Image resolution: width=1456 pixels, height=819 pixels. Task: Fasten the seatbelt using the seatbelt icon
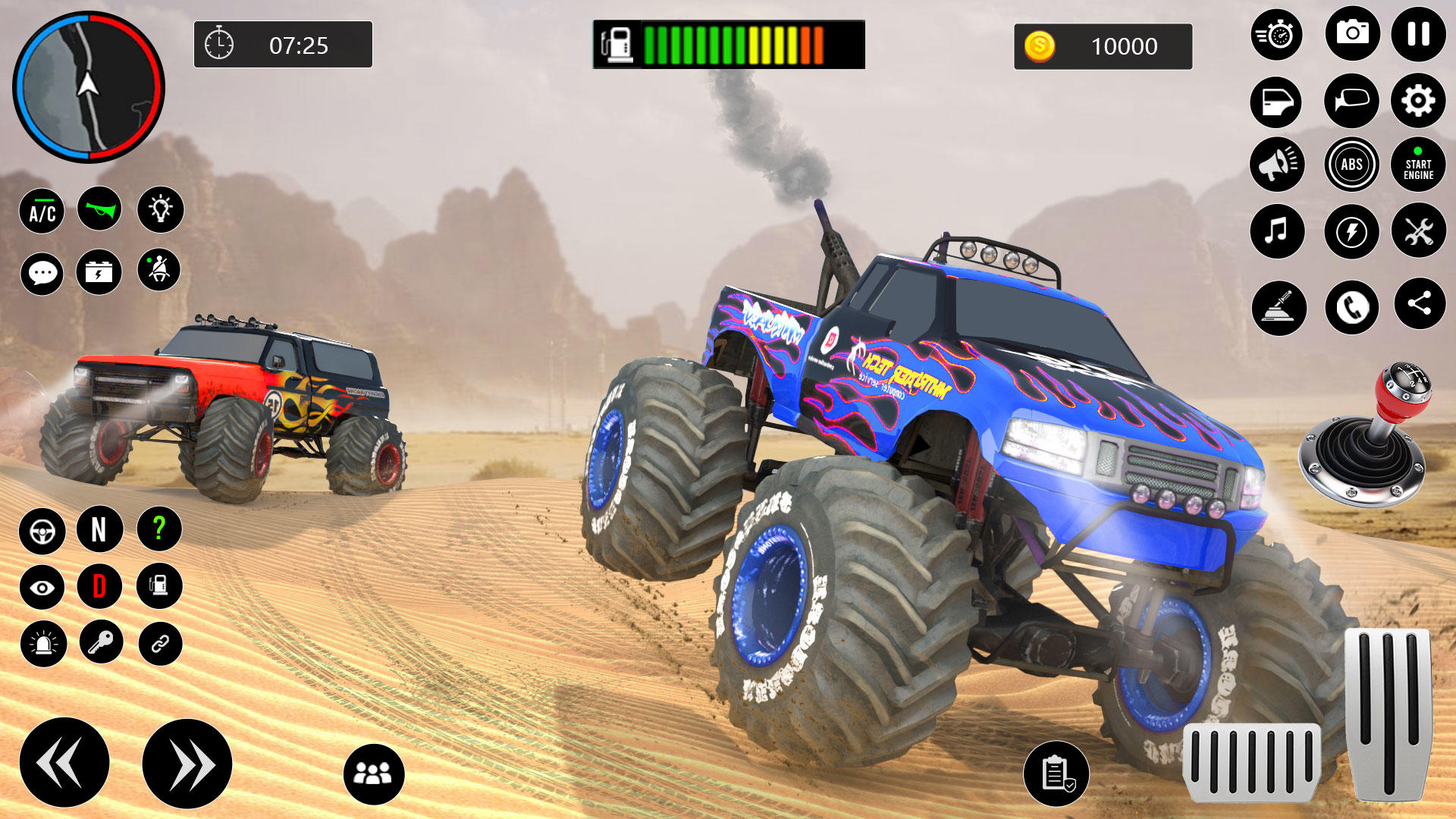161,273
